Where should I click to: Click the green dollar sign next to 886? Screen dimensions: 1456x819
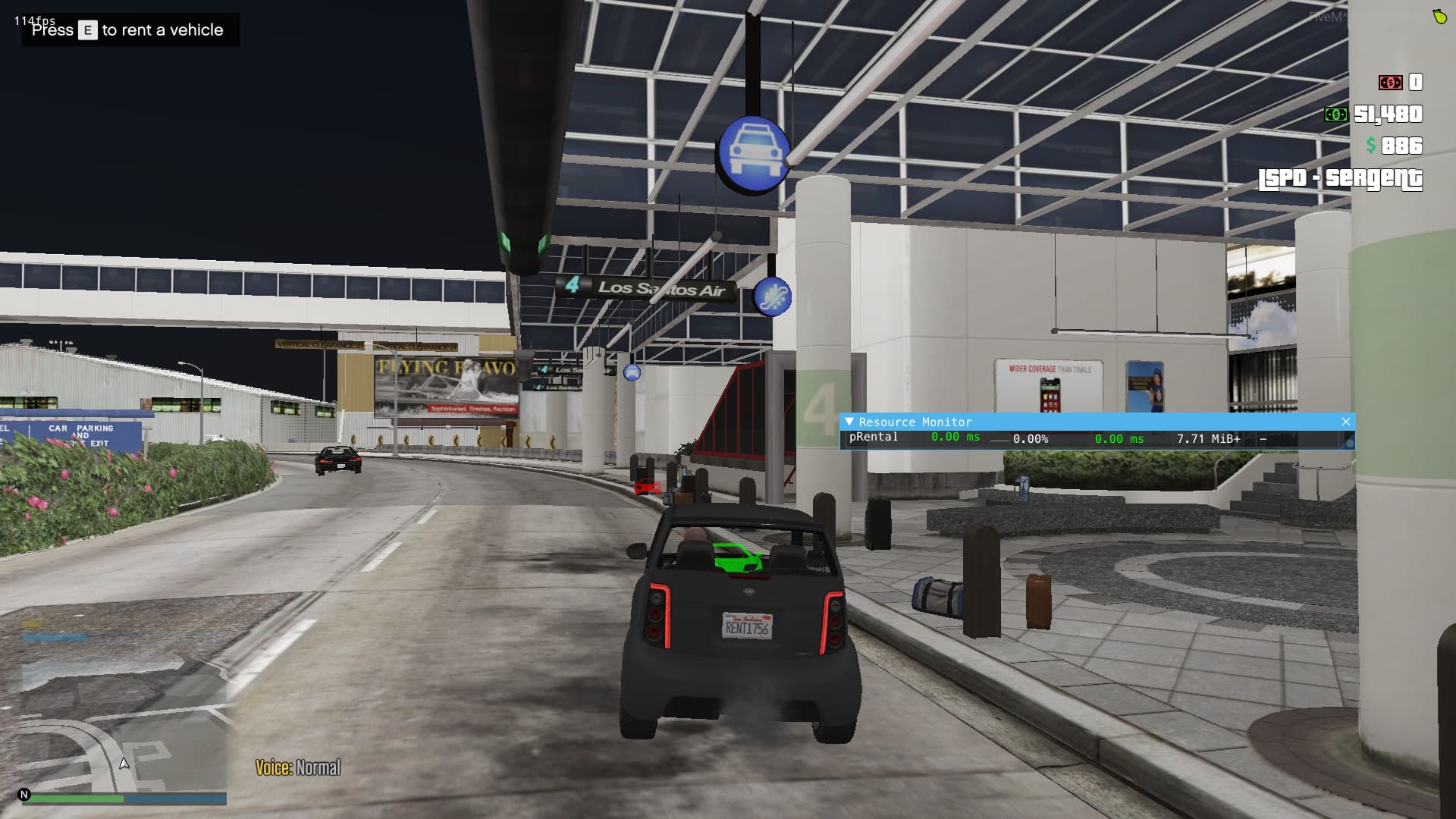(1370, 146)
